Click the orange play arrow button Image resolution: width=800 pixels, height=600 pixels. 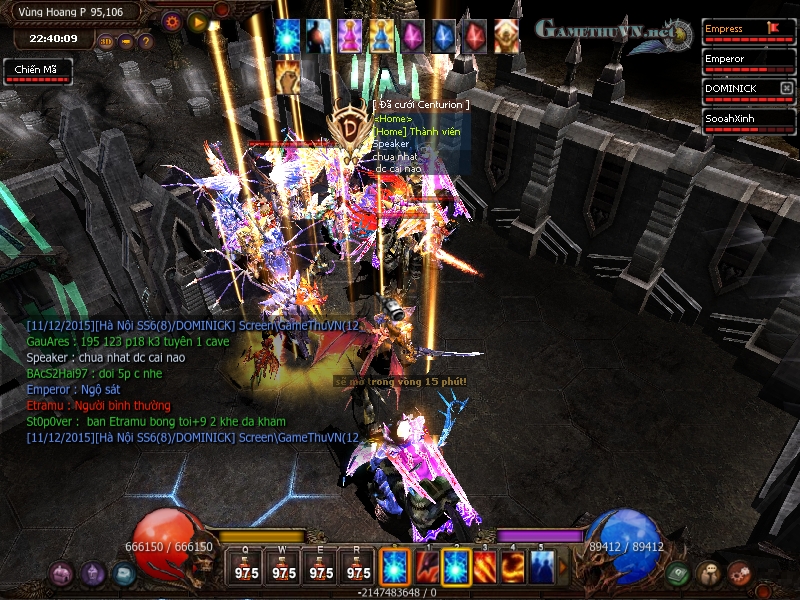pyautogui.click(x=196, y=20)
